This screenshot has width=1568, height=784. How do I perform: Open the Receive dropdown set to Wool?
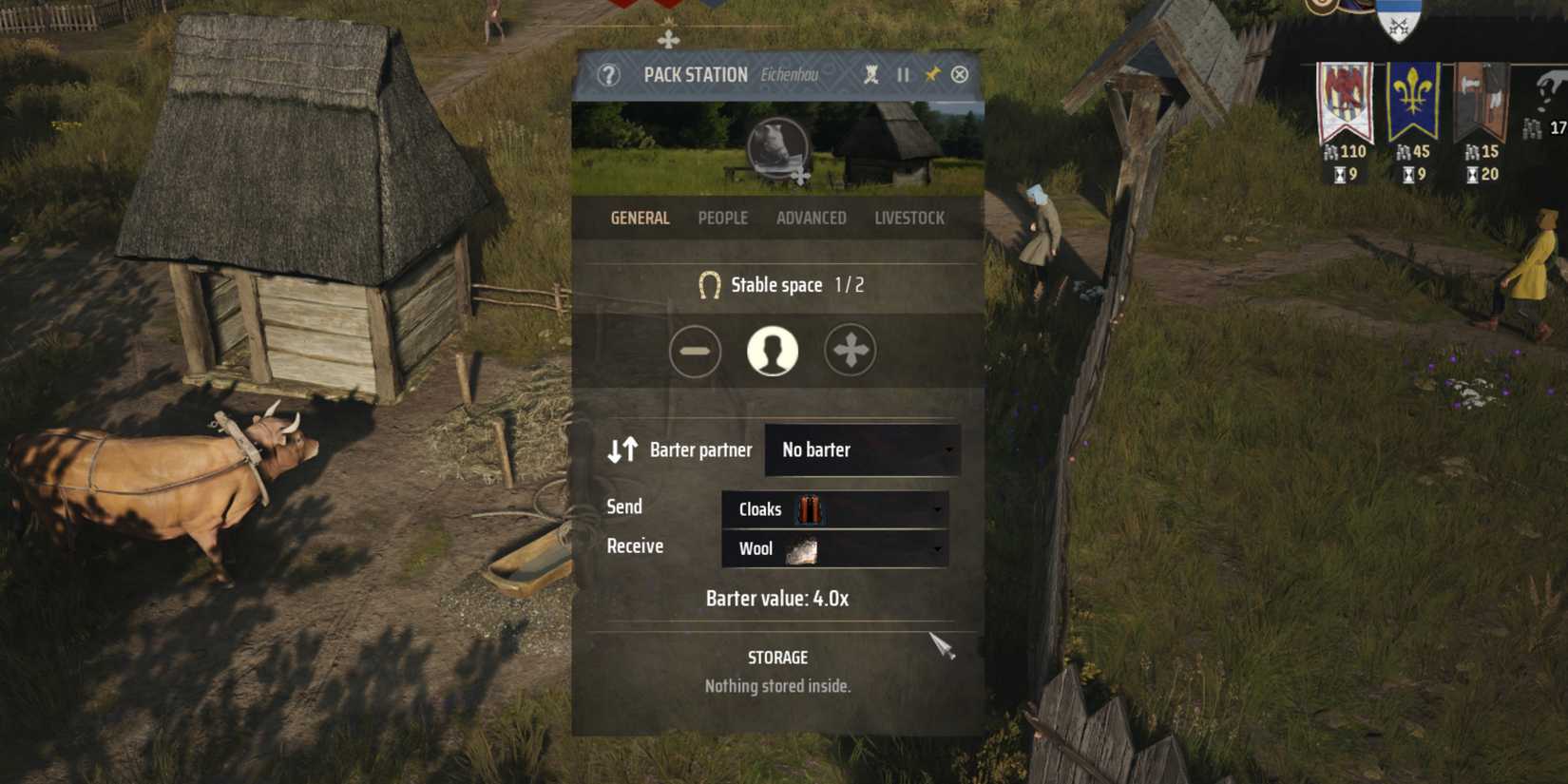click(833, 548)
